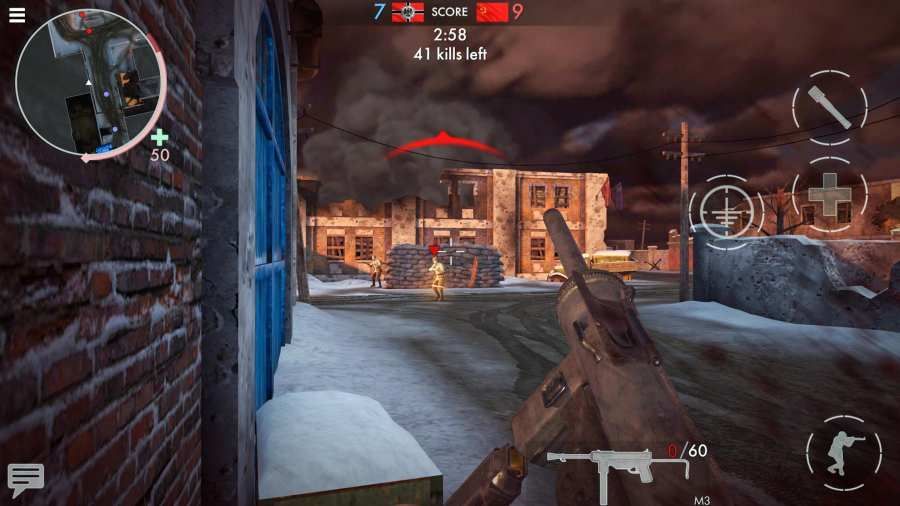This screenshot has height=506, width=900.
Task: Aim down sights with the crosshair button
Action: click(726, 212)
